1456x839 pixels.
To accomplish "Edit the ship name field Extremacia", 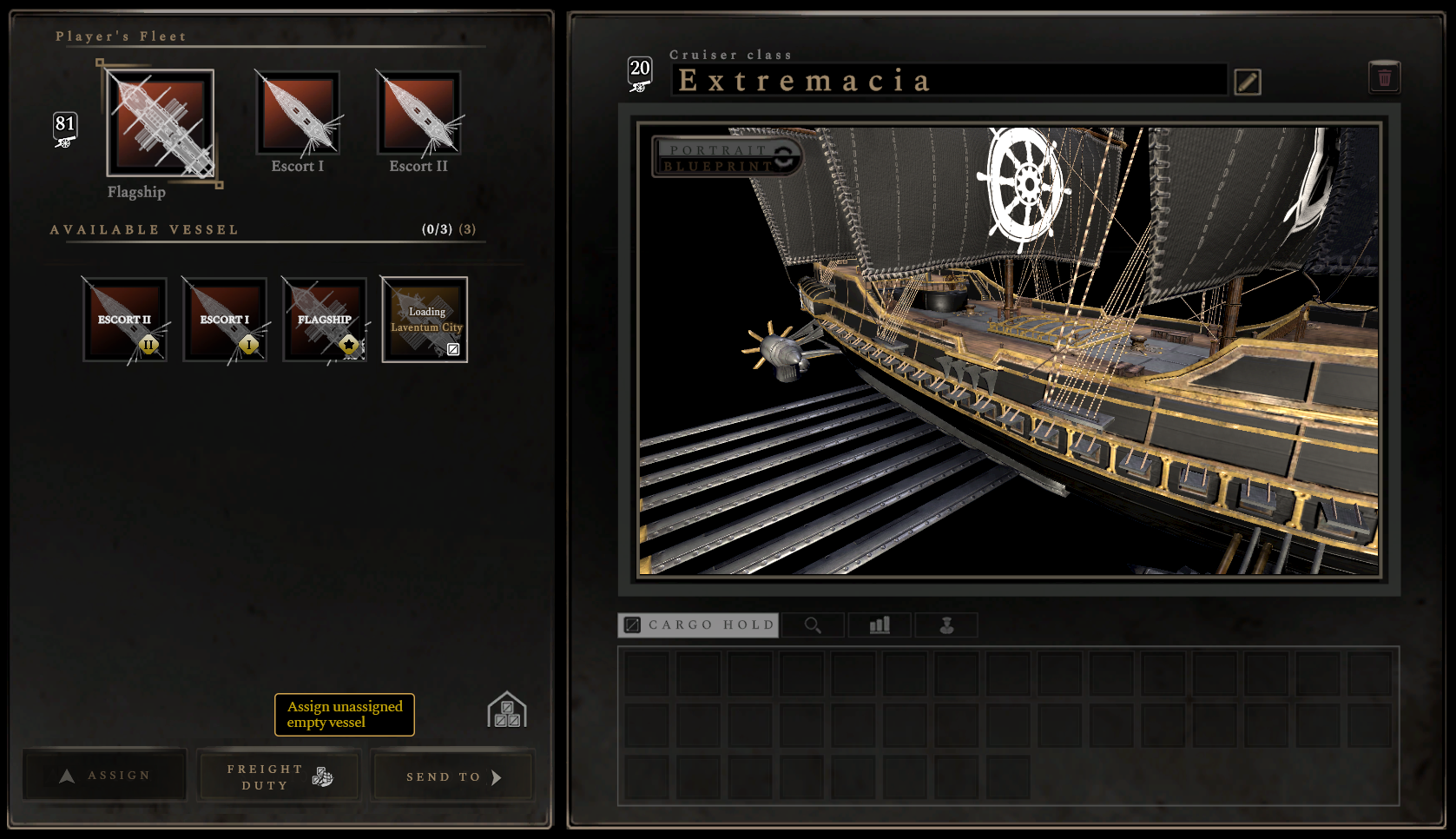I will tap(948, 81).
